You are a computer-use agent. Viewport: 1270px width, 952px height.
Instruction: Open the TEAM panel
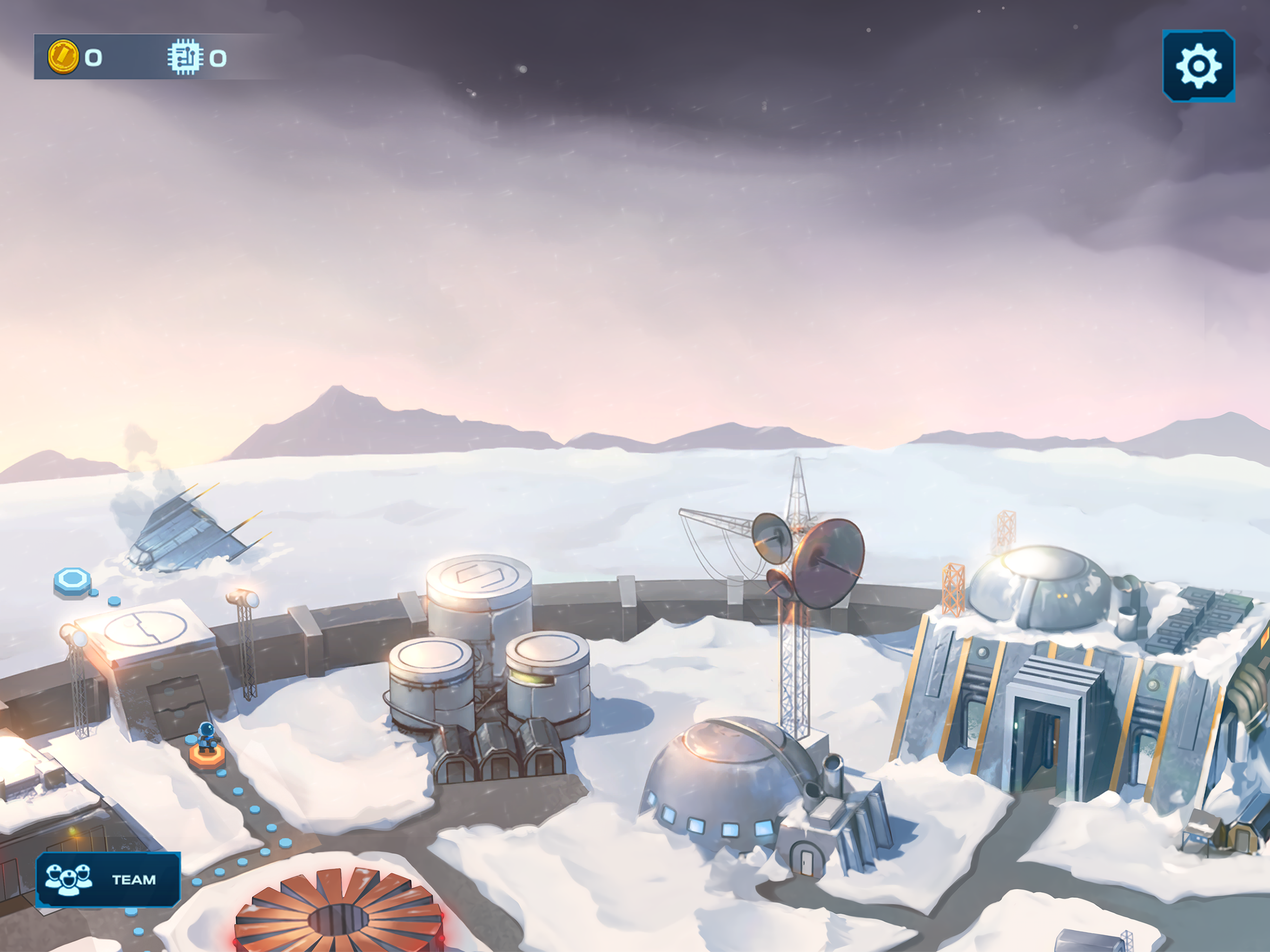coord(108,879)
